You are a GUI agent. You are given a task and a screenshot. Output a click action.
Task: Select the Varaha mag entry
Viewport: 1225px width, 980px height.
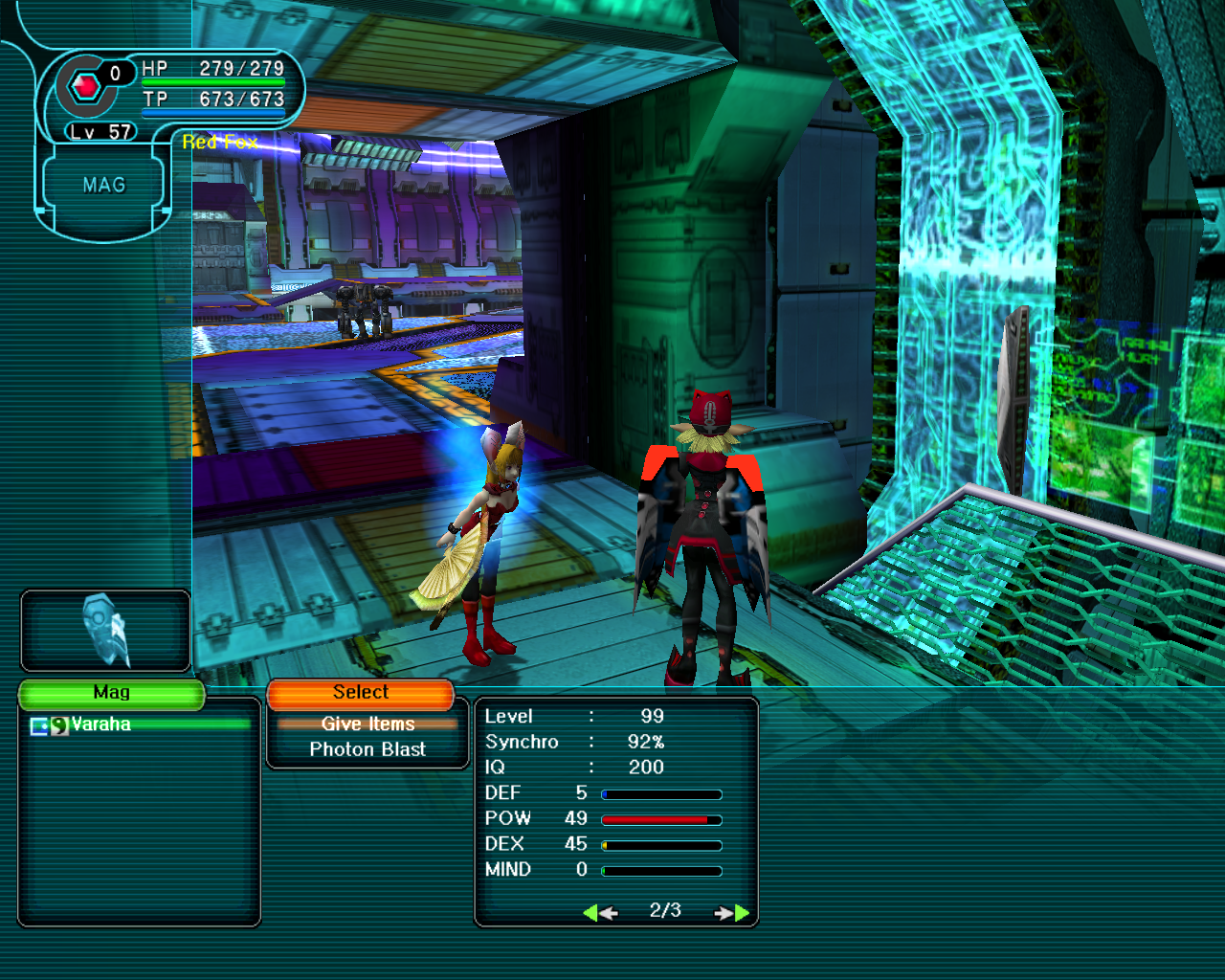tap(100, 724)
